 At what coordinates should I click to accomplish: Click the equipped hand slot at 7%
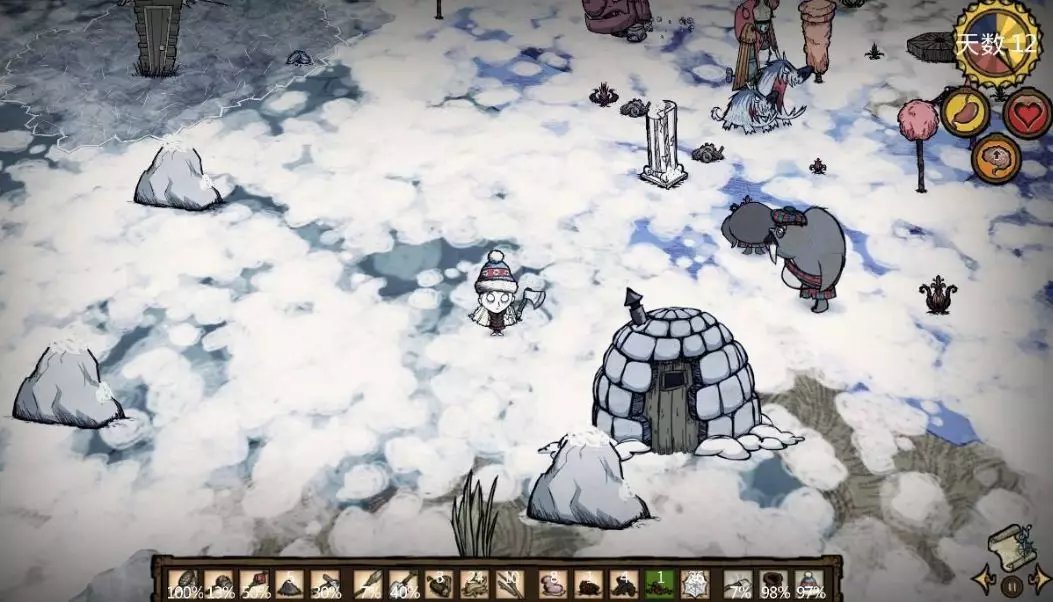pyautogui.click(x=738, y=583)
